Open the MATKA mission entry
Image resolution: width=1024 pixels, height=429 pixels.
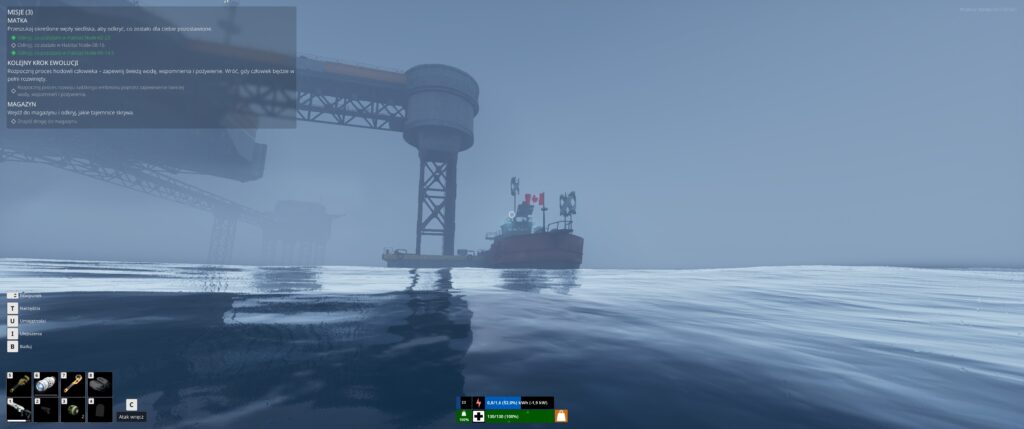point(18,20)
